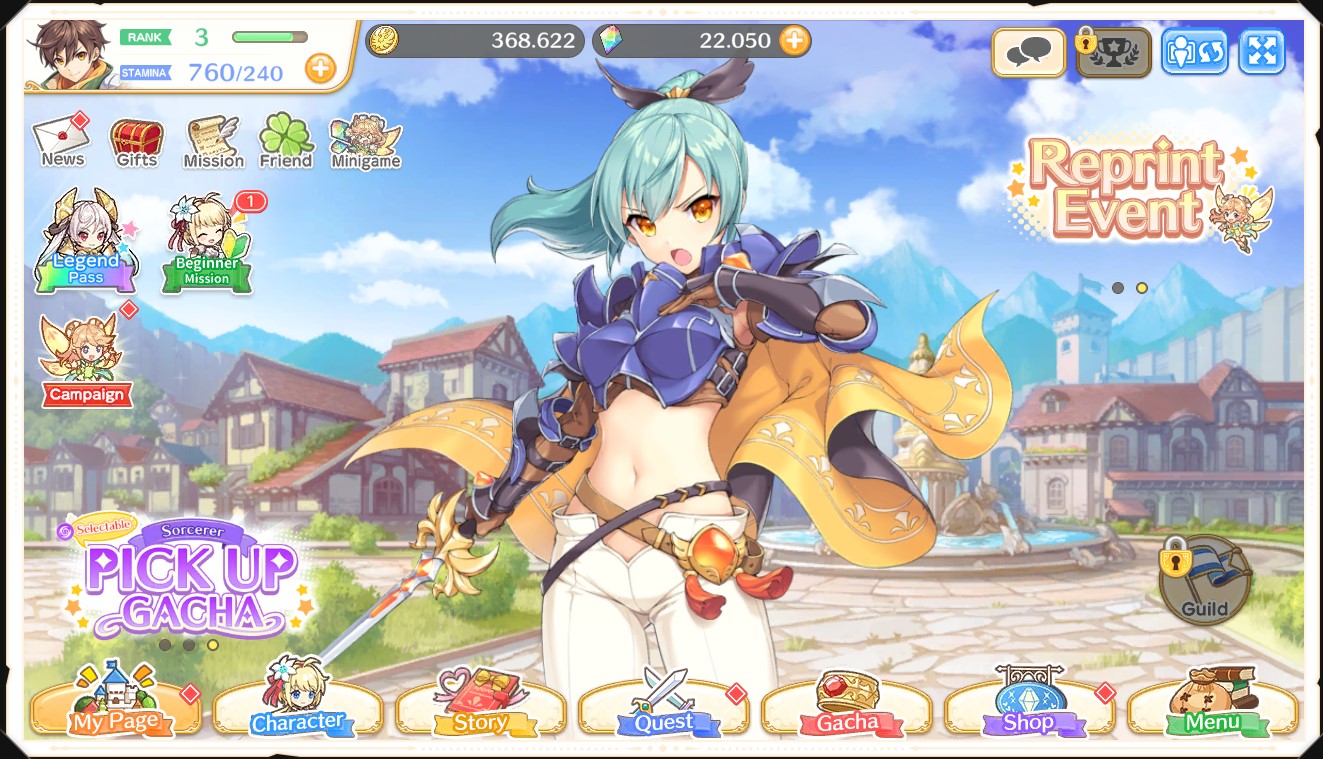
Task: Open the Shop menu
Action: click(x=1029, y=706)
